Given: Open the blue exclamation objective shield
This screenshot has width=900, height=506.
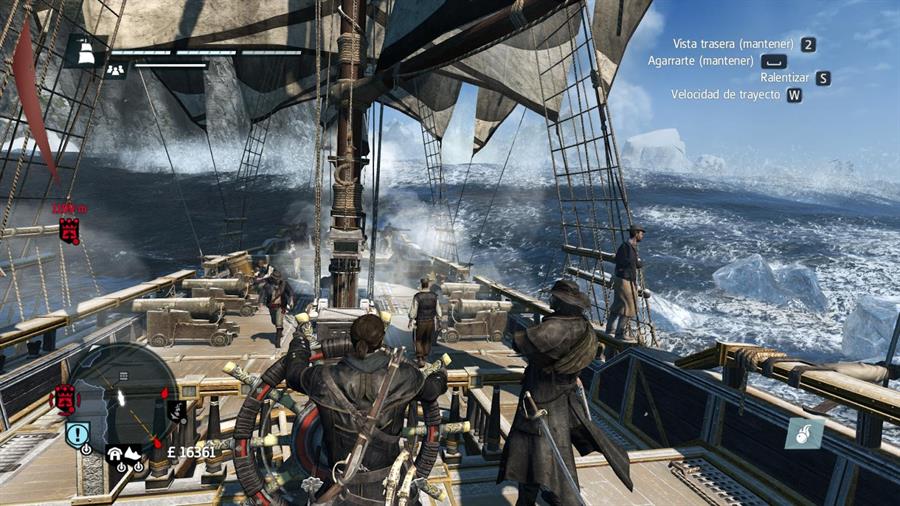Looking at the screenshot, I should pos(78,433).
